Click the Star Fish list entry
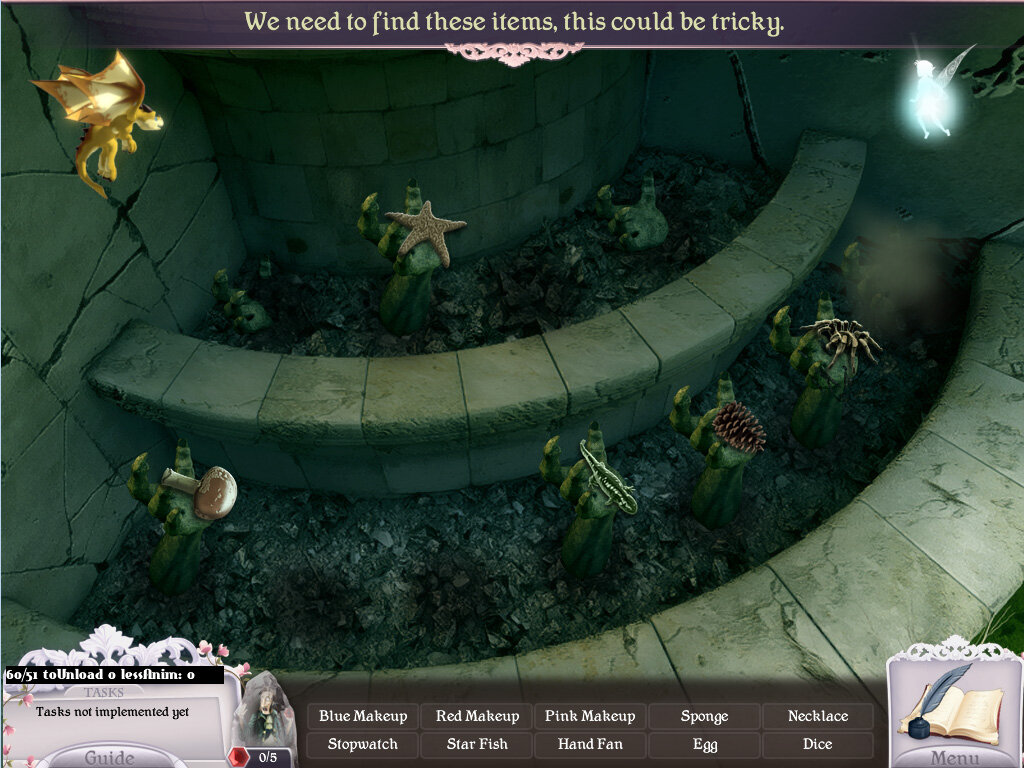Viewport: 1024px width, 768px height. [x=477, y=744]
